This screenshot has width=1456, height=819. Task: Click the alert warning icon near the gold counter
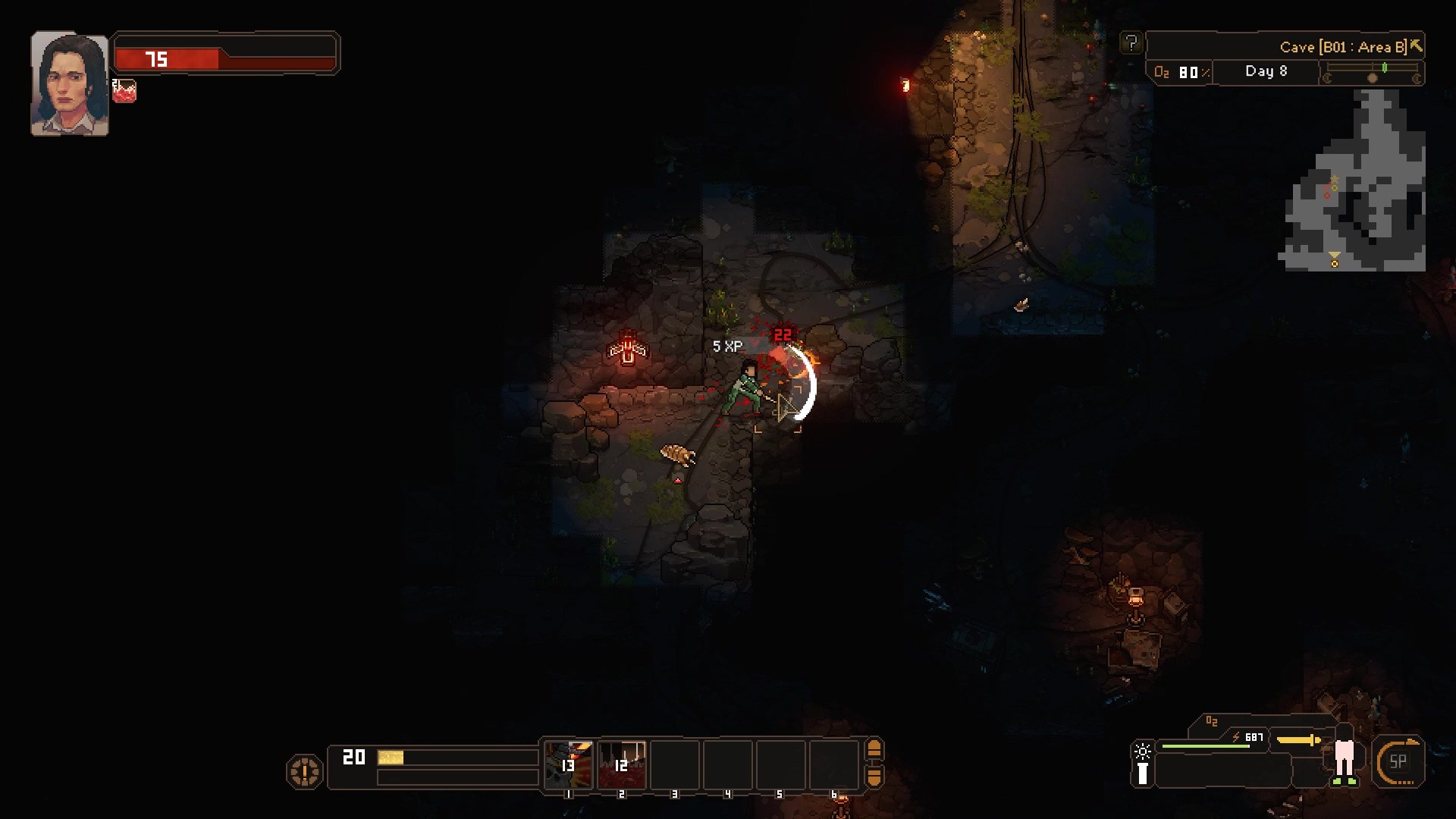[304, 770]
